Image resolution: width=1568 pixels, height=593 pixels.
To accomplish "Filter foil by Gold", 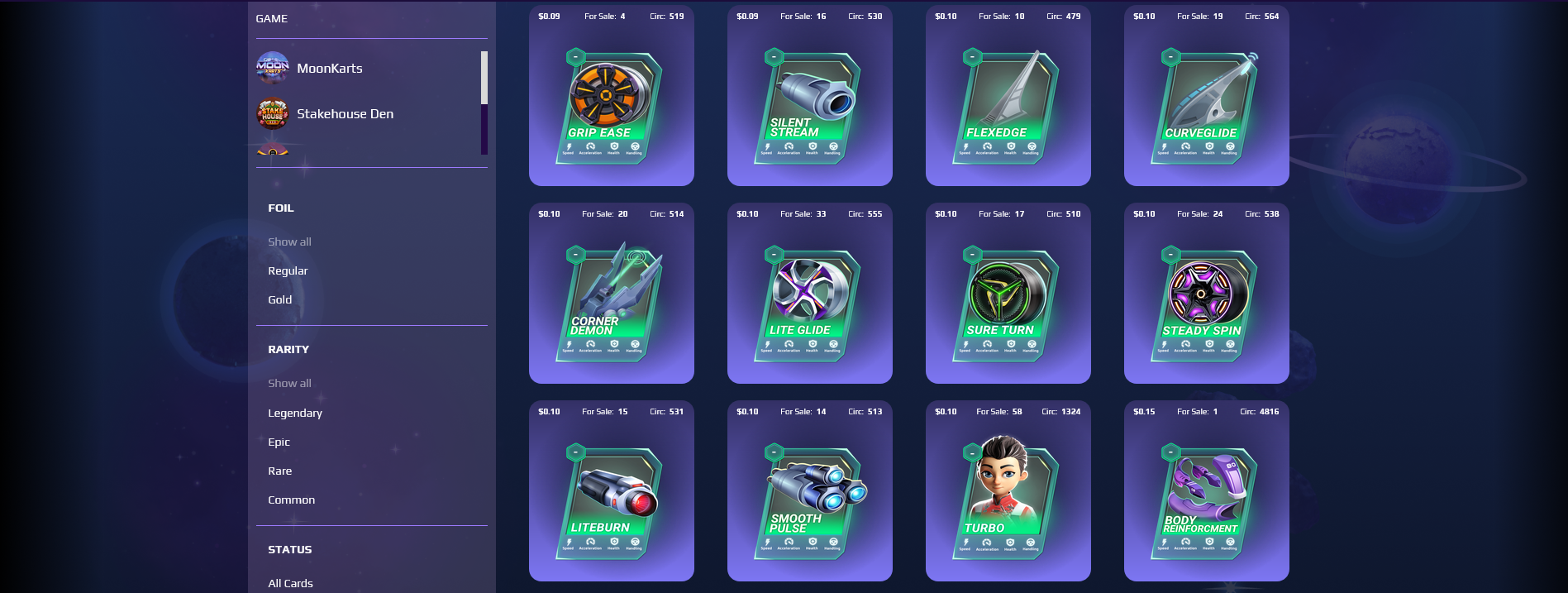I will coord(279,300).
